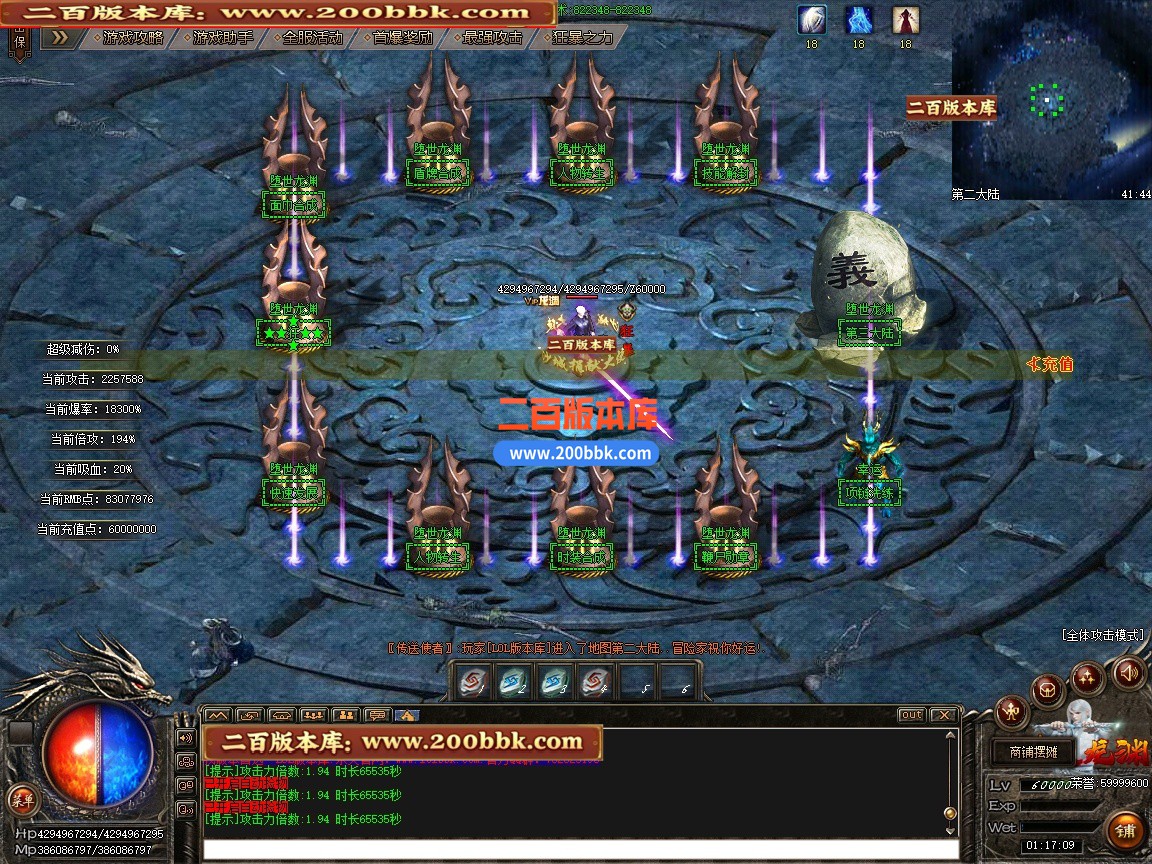Image resolution: width=1152 pixels, height=864 pixels.
Task: Close the chat panel with the X button
Action: 943,715
